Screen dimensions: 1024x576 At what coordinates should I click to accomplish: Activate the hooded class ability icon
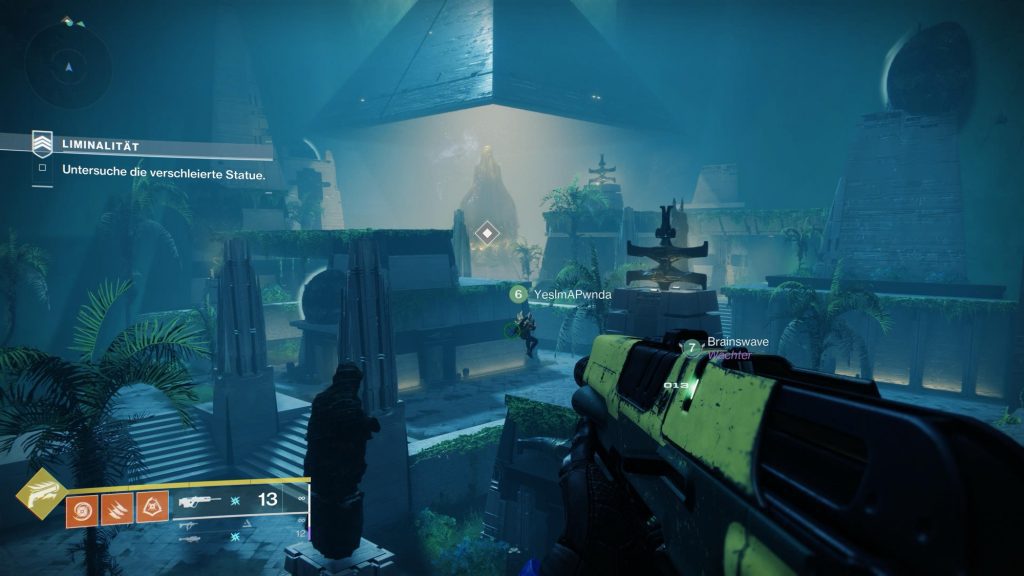point(152,508)
